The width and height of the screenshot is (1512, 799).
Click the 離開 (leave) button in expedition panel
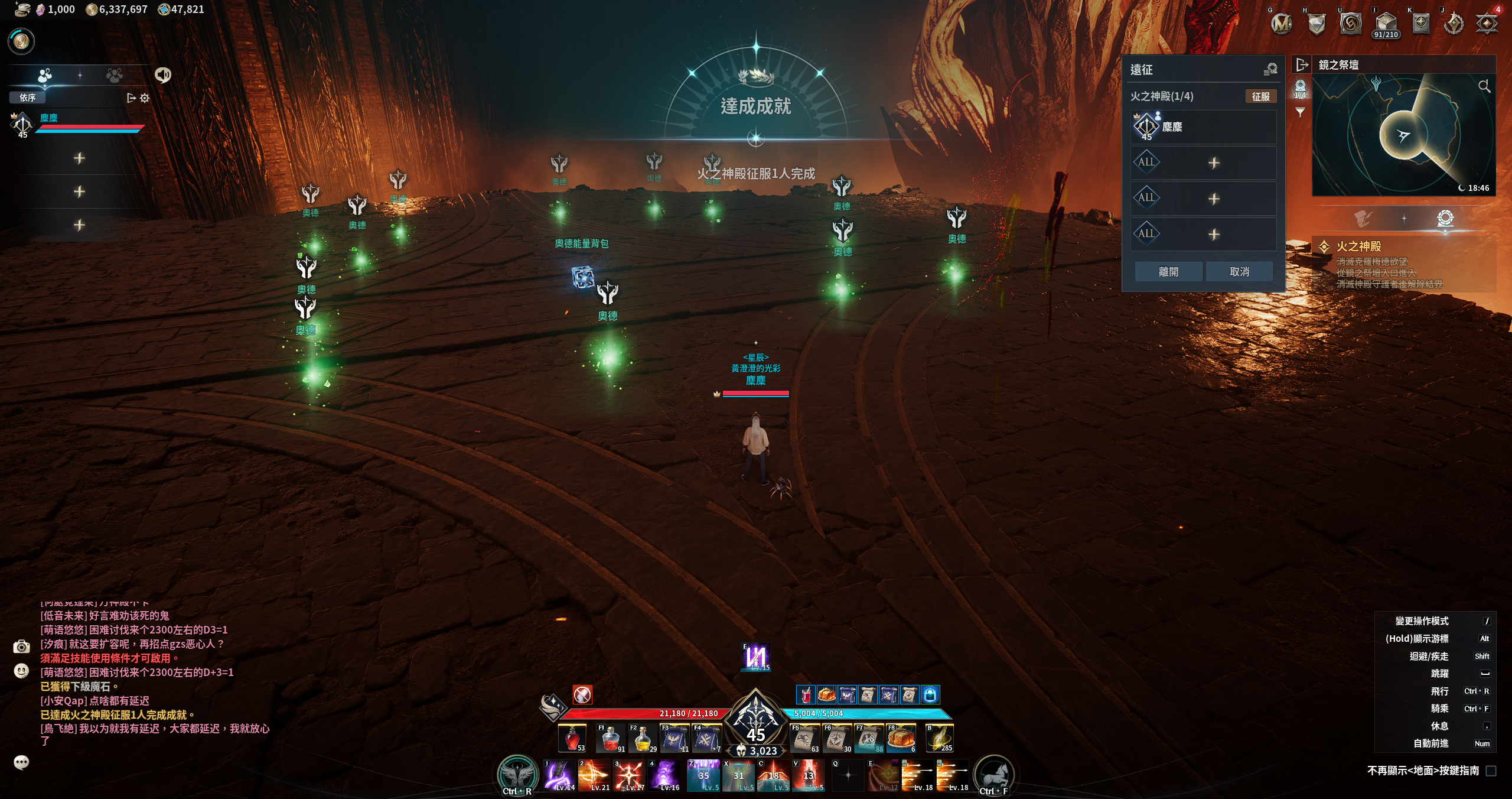1168,272
